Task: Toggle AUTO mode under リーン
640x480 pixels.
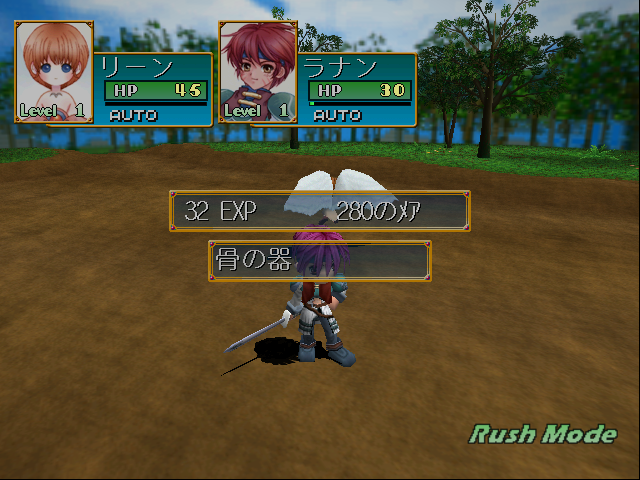Action: click(134, 115)
